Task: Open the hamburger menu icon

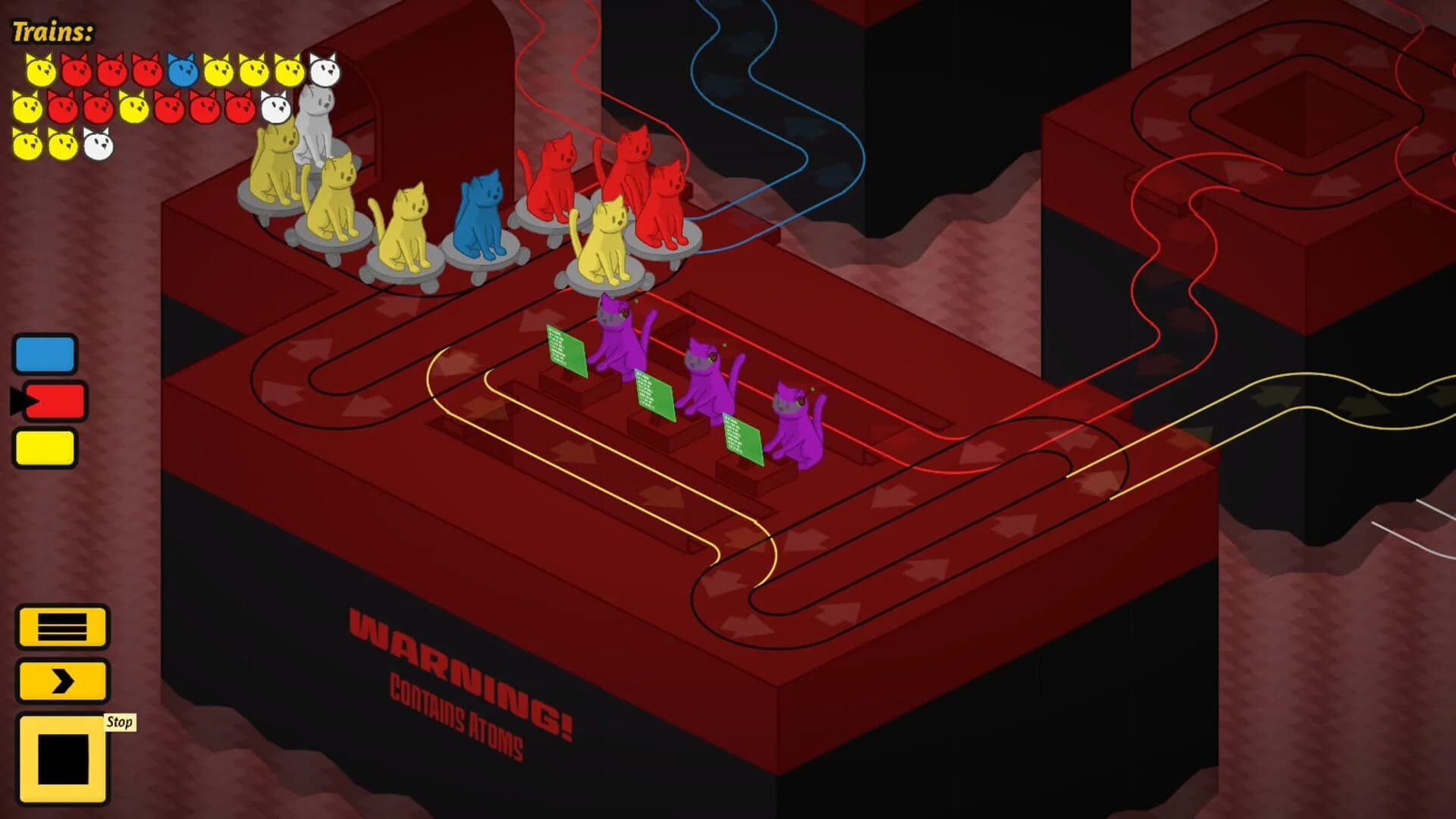Action: pyautogui.click(x=63, y=628)
